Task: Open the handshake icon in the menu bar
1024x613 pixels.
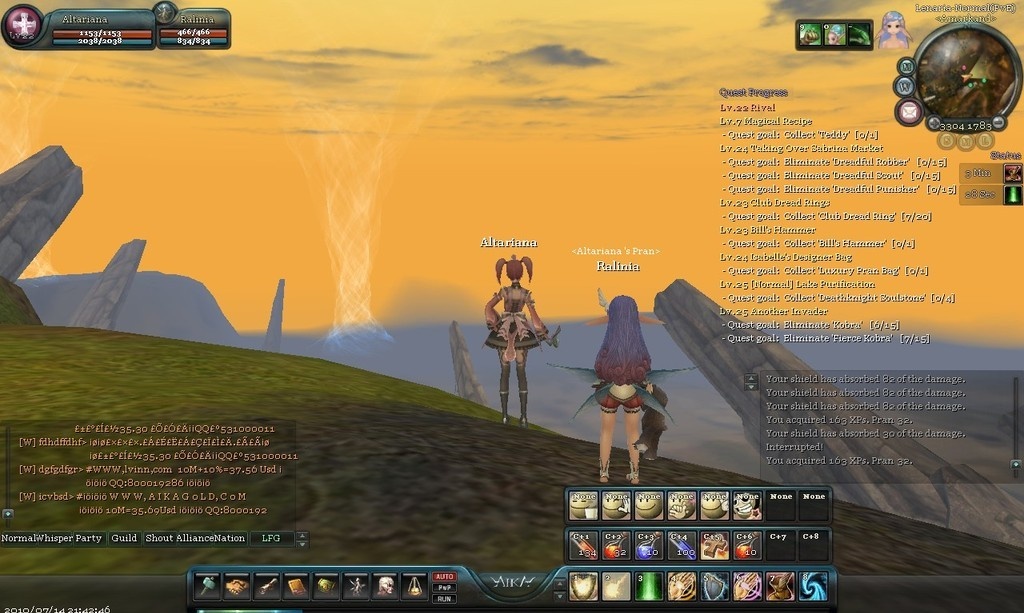Action: point(237,586)
